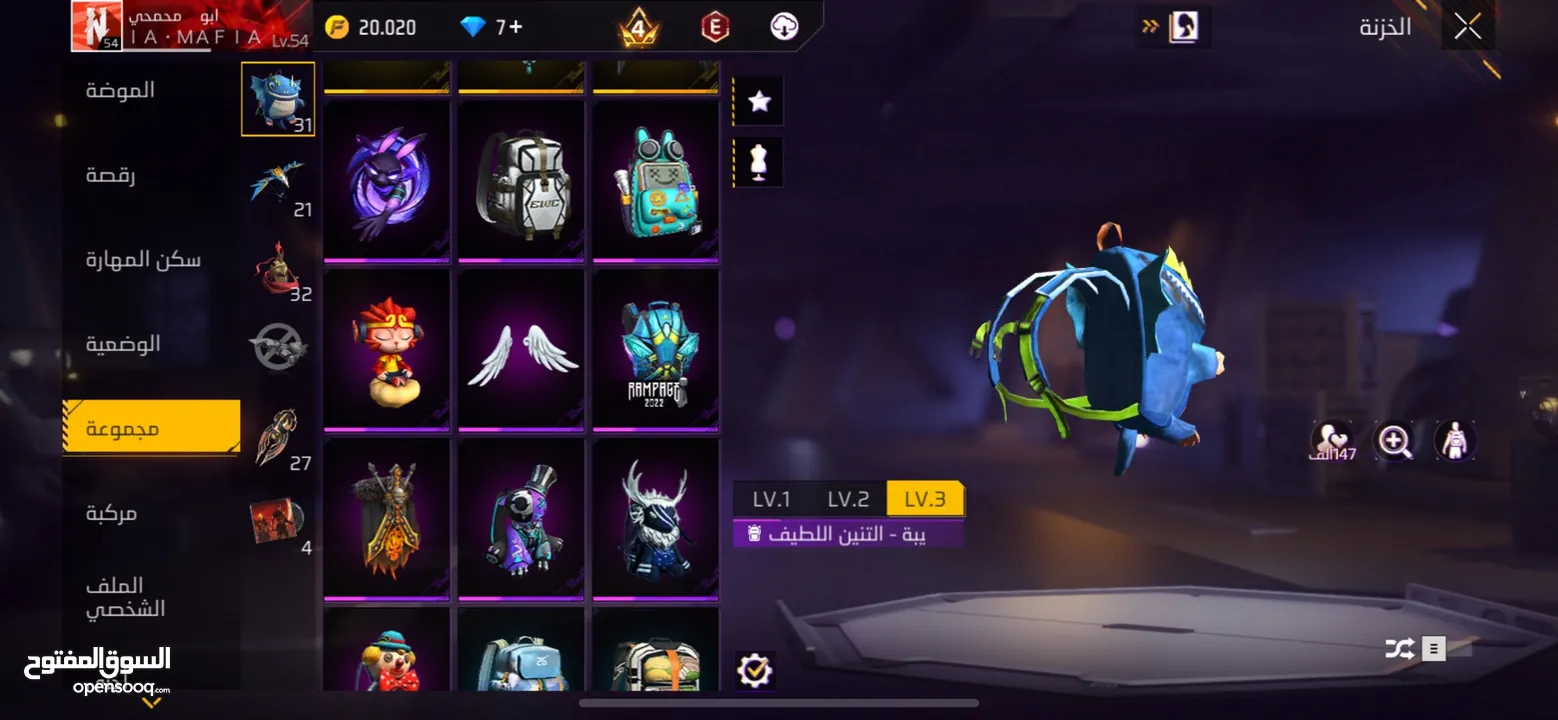
Task: Open the سكن المهارة skill skin category
Action: 143,260
